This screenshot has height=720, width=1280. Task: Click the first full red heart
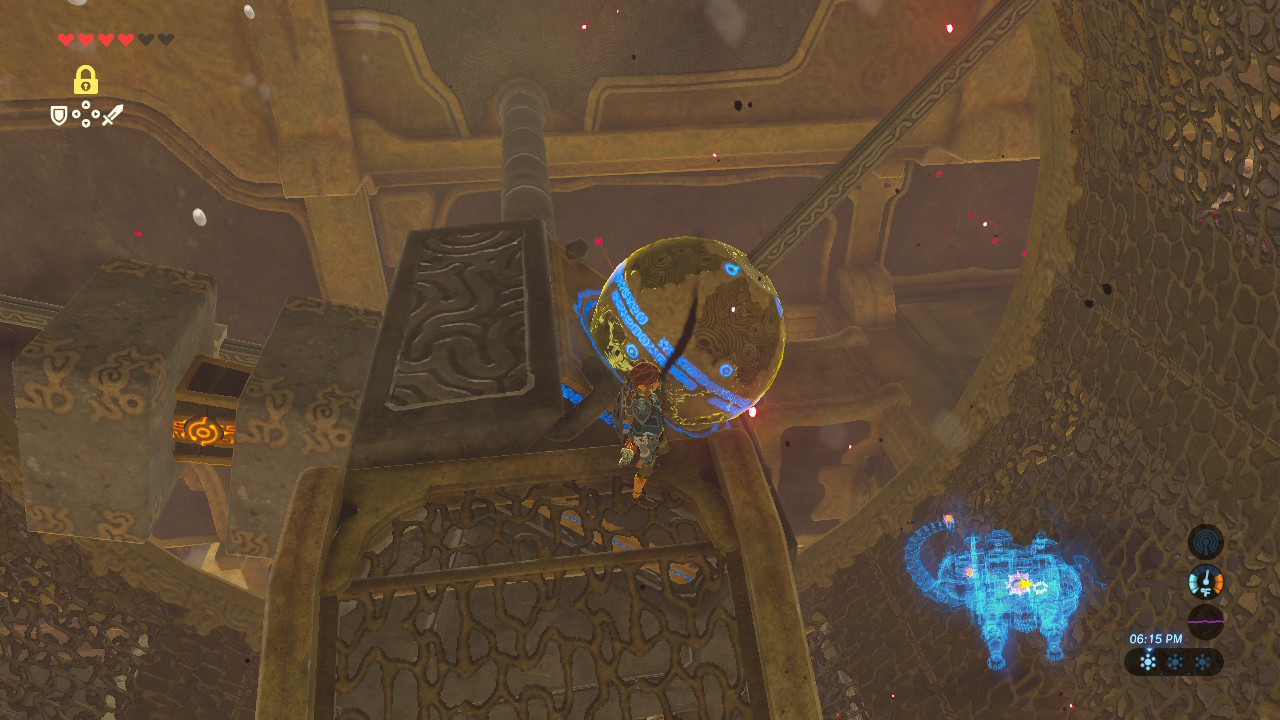[x=66, y=38]
